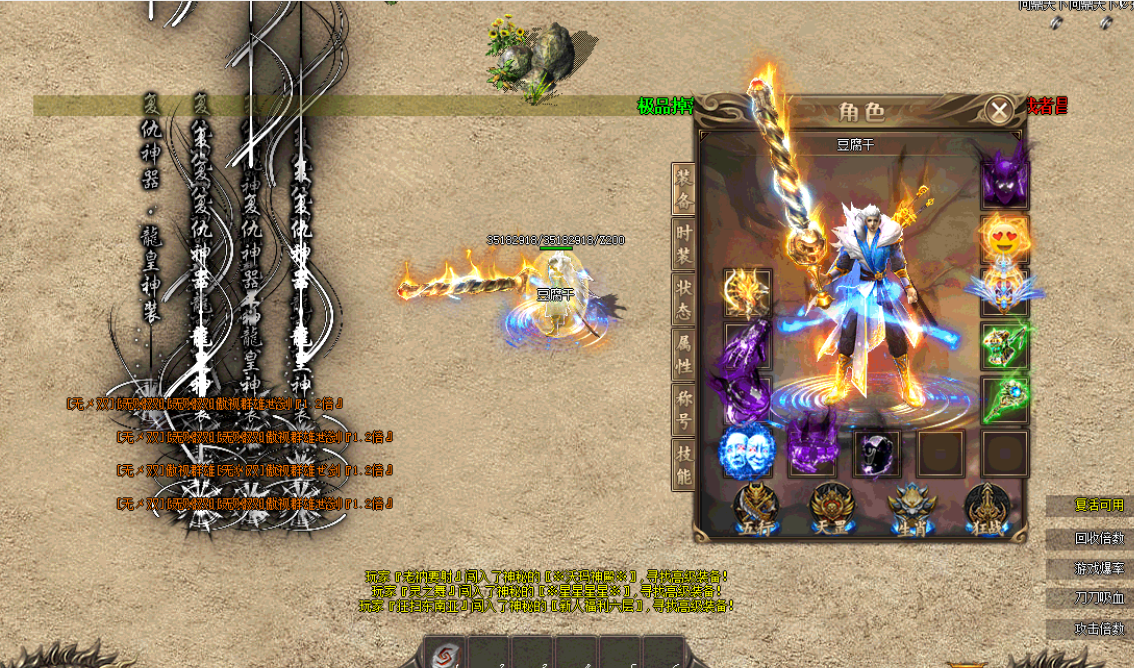The image size is (1134, 668).
Task: Click the 天罡 emblem icon
Action: click(830, 510)
